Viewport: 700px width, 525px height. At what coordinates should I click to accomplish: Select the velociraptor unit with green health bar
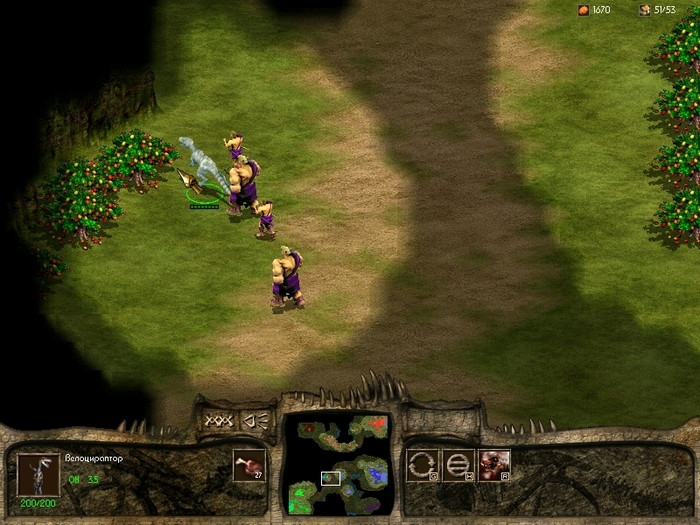(202, 172)
